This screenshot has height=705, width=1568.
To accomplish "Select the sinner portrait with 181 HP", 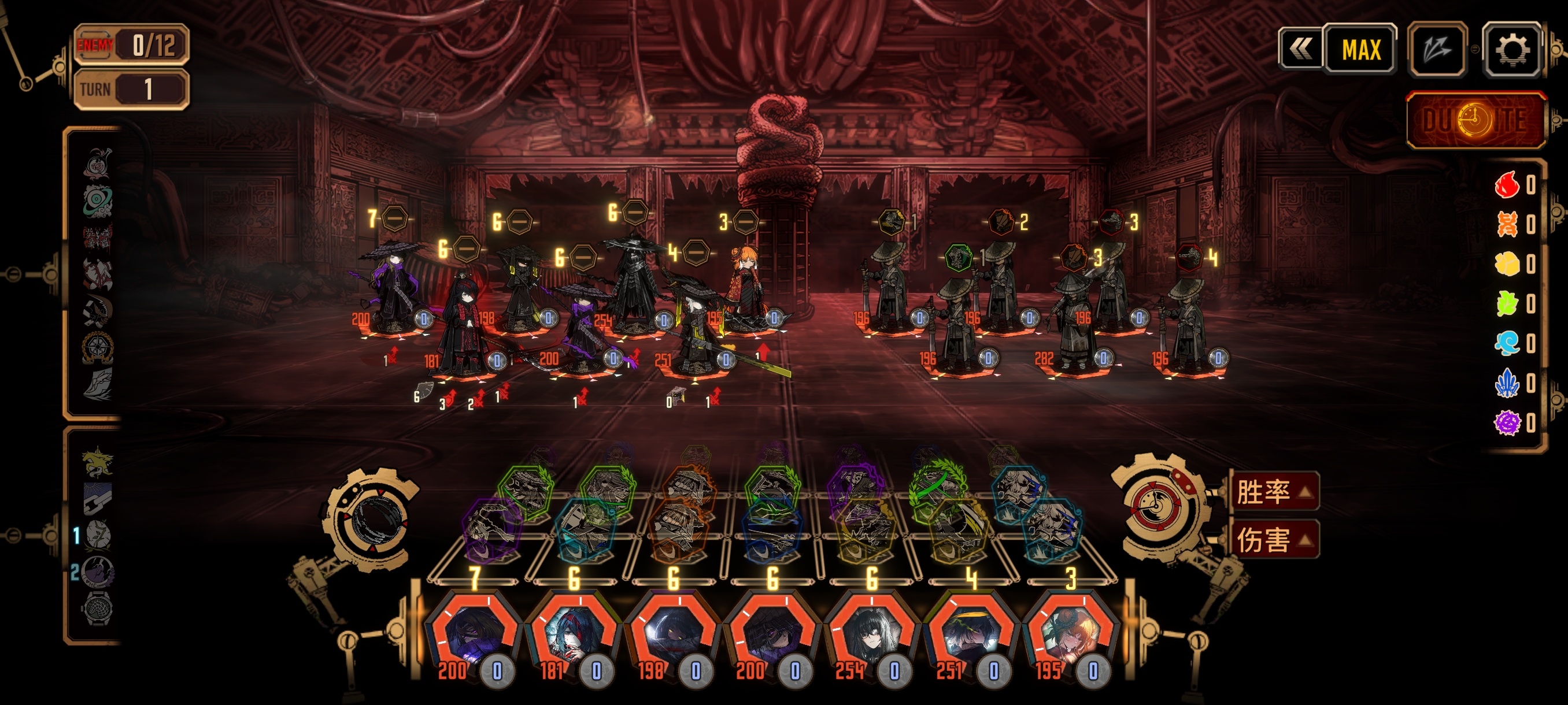I will 573,634.
